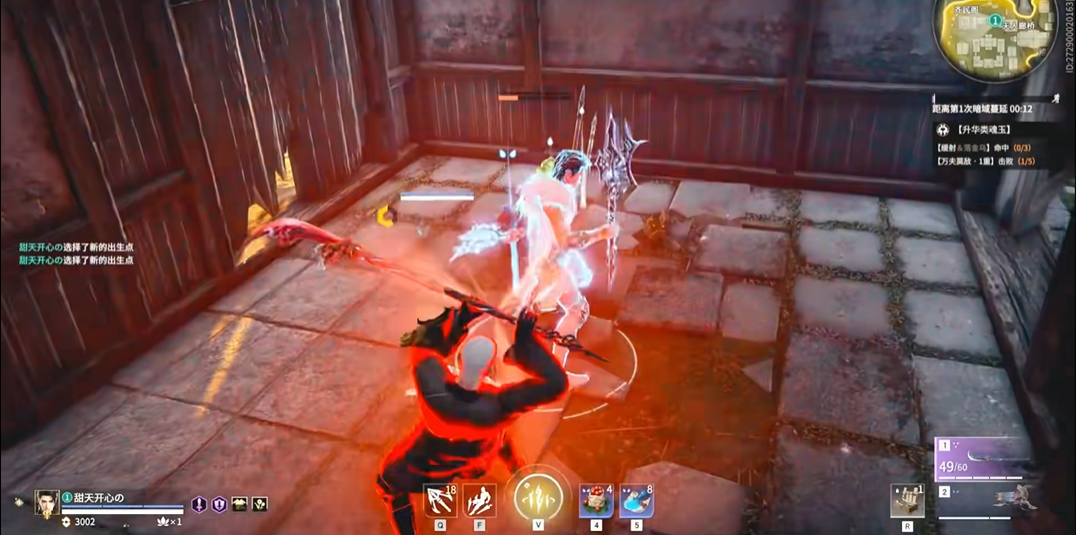The width and height of the screenshot is (1076, 535).
Task: Activate the grappling hook item
Action: click(x=439, y=499)
